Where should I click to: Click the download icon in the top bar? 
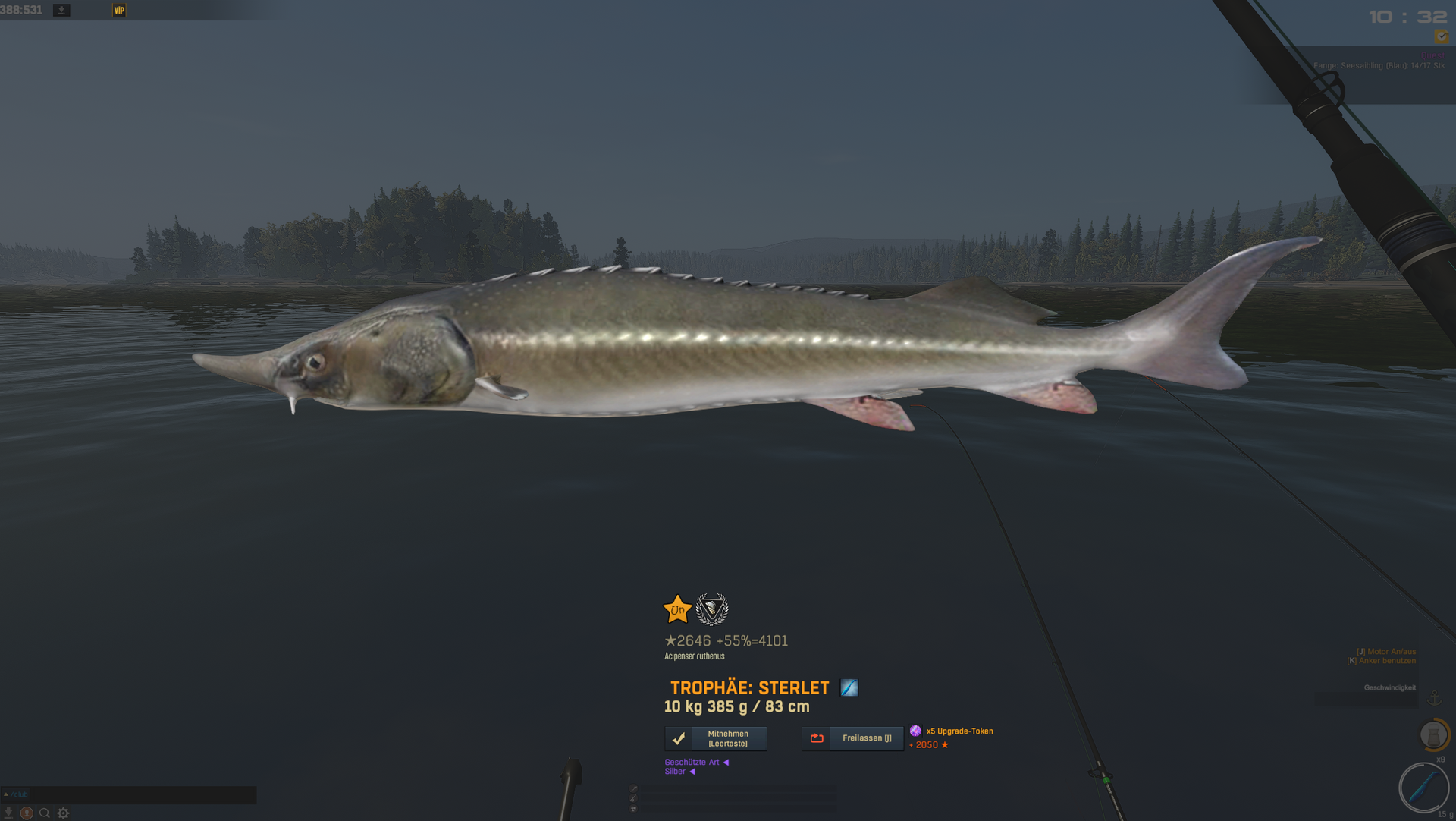coord(61,11)
